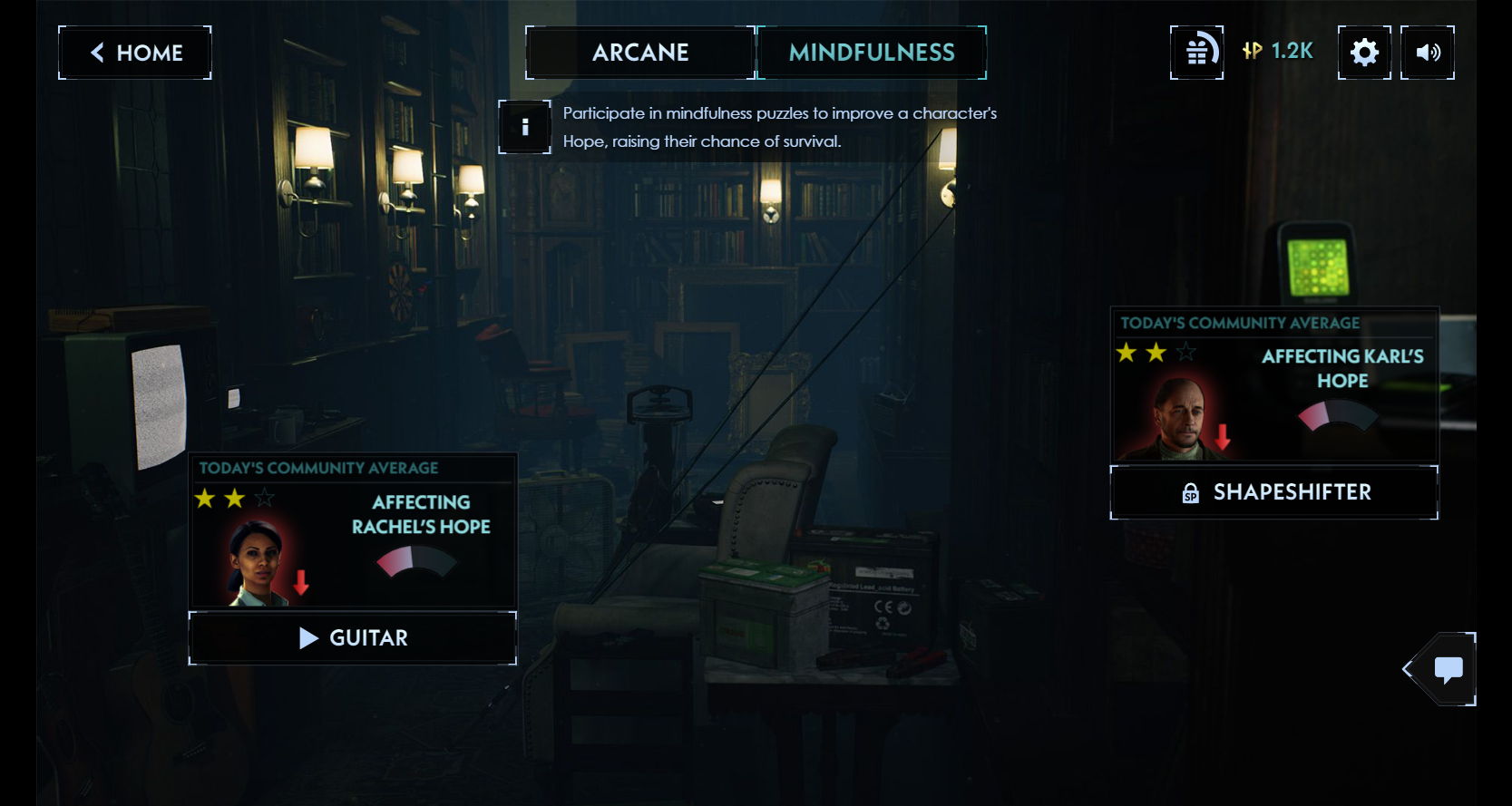Select the locked Shapeshifter puzzle

1274,492
